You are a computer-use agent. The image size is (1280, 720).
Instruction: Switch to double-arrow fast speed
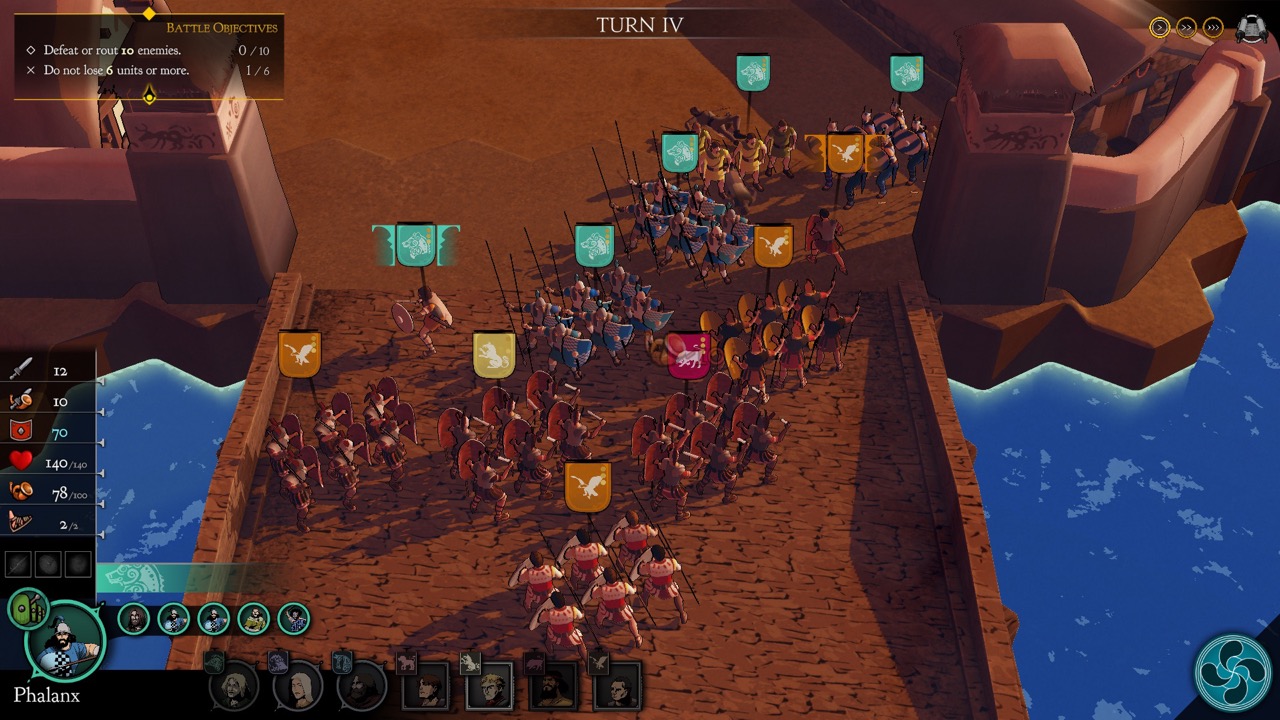[x=1187, y=27]
